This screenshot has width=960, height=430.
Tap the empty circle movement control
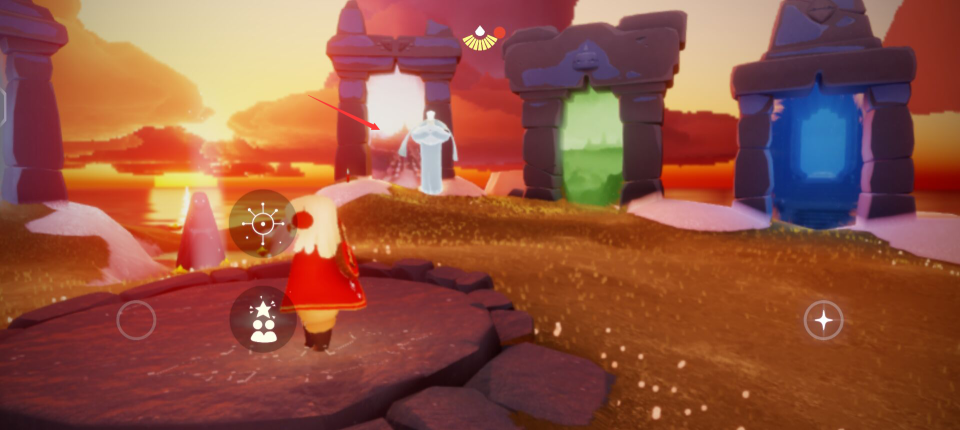pos(136,320)
